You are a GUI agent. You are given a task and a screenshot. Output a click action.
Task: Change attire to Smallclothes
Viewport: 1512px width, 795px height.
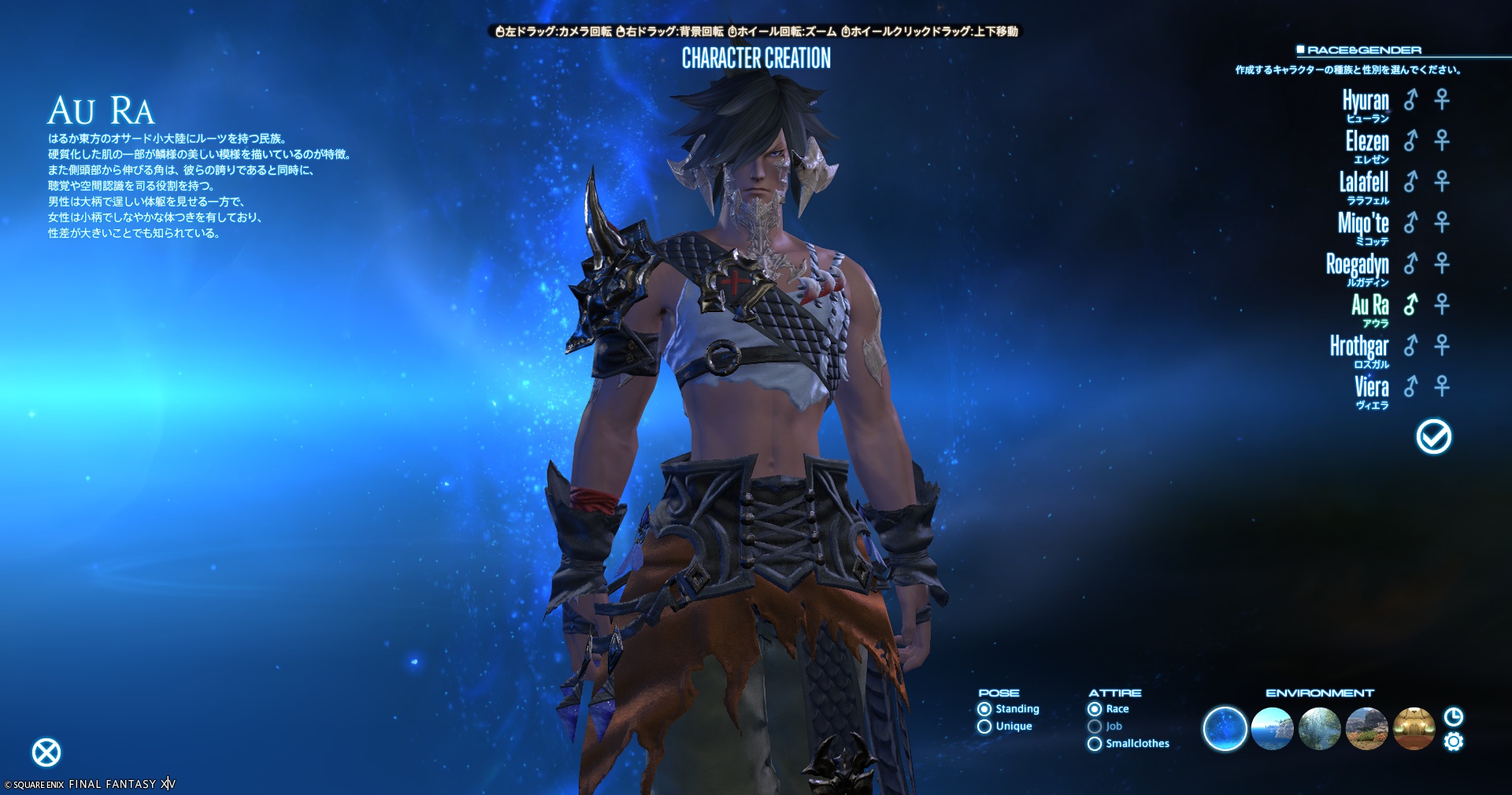[x=1095, y=744]
